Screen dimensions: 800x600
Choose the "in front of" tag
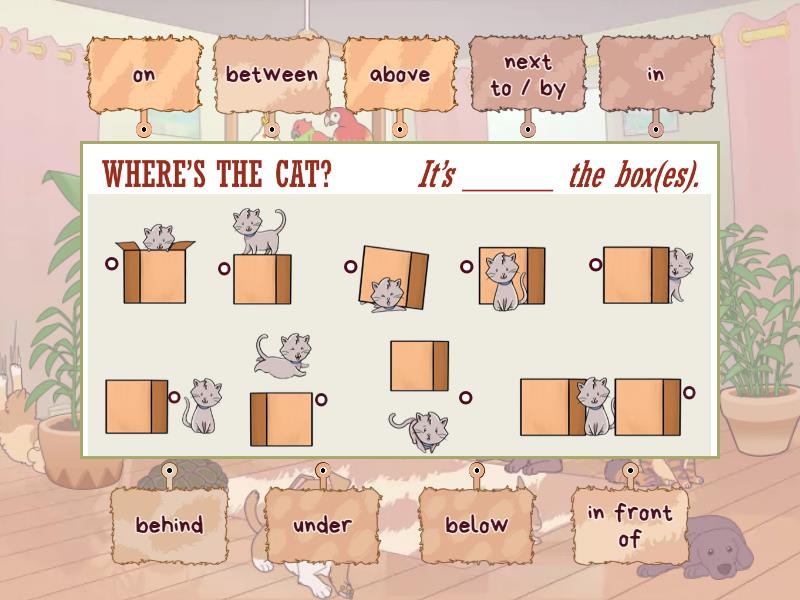click(x=629, y=525)
